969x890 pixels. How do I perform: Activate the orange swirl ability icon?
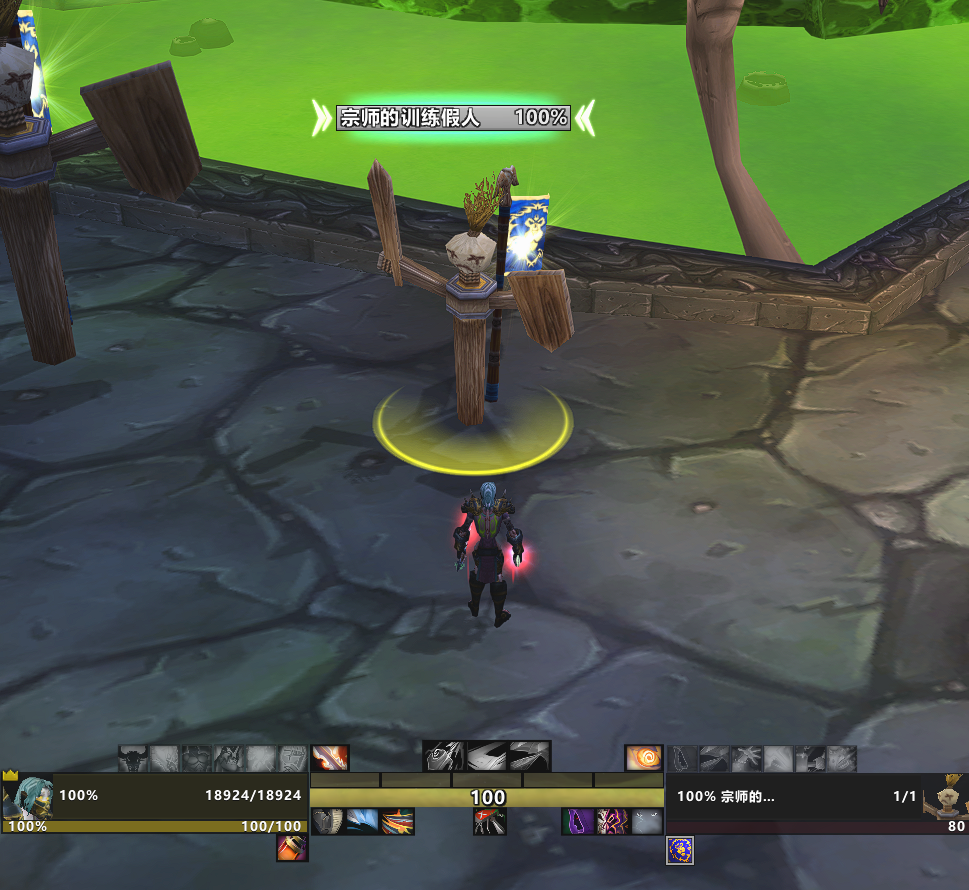click(644, 758)
